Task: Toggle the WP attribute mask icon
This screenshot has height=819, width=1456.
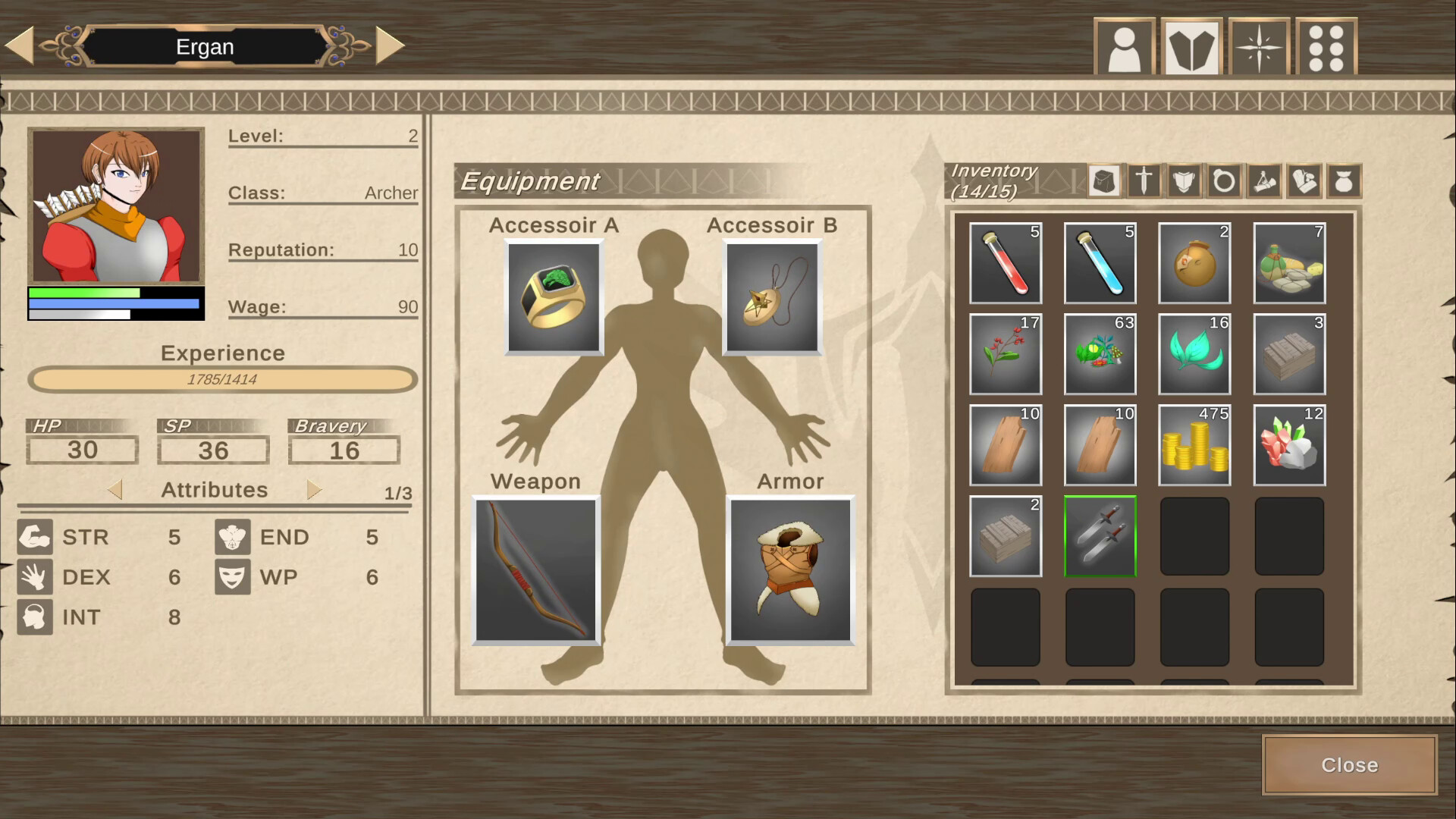Action: 233,577
